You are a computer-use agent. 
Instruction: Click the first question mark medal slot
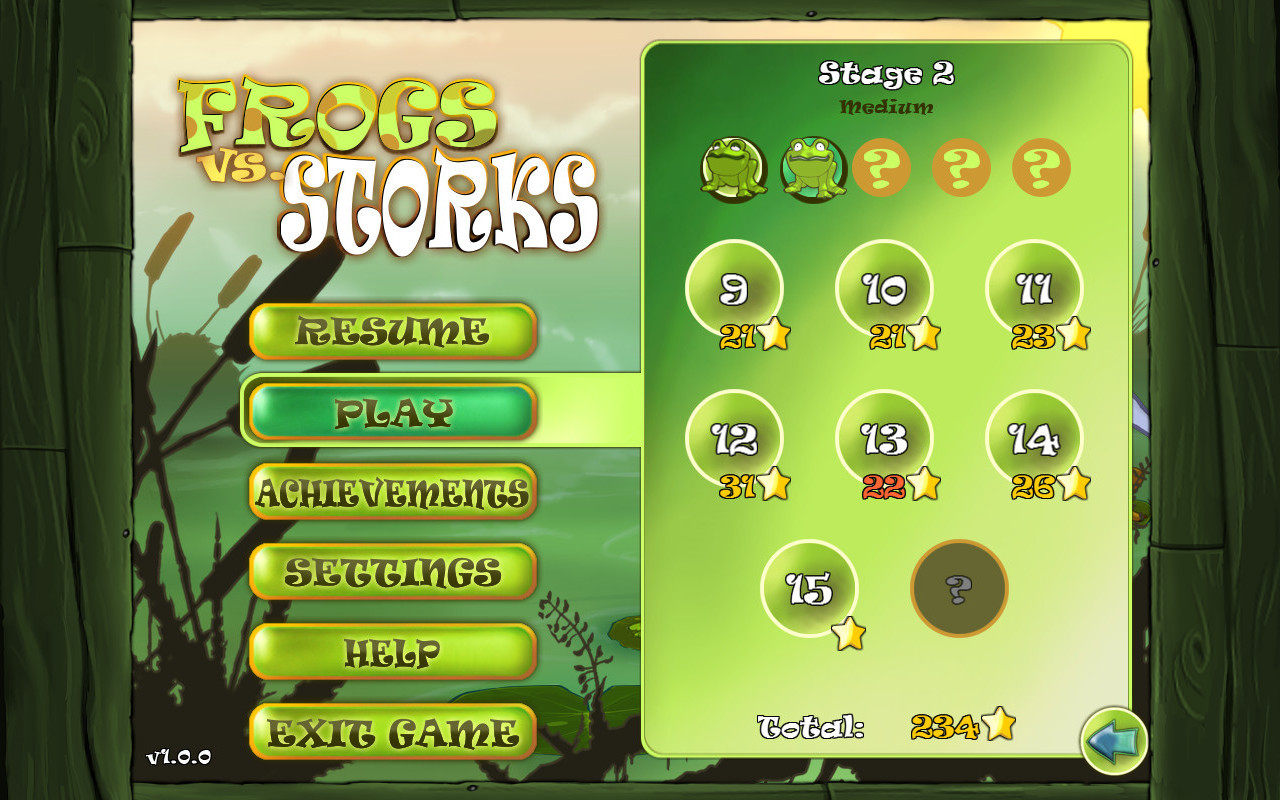[x=882, y=166]
